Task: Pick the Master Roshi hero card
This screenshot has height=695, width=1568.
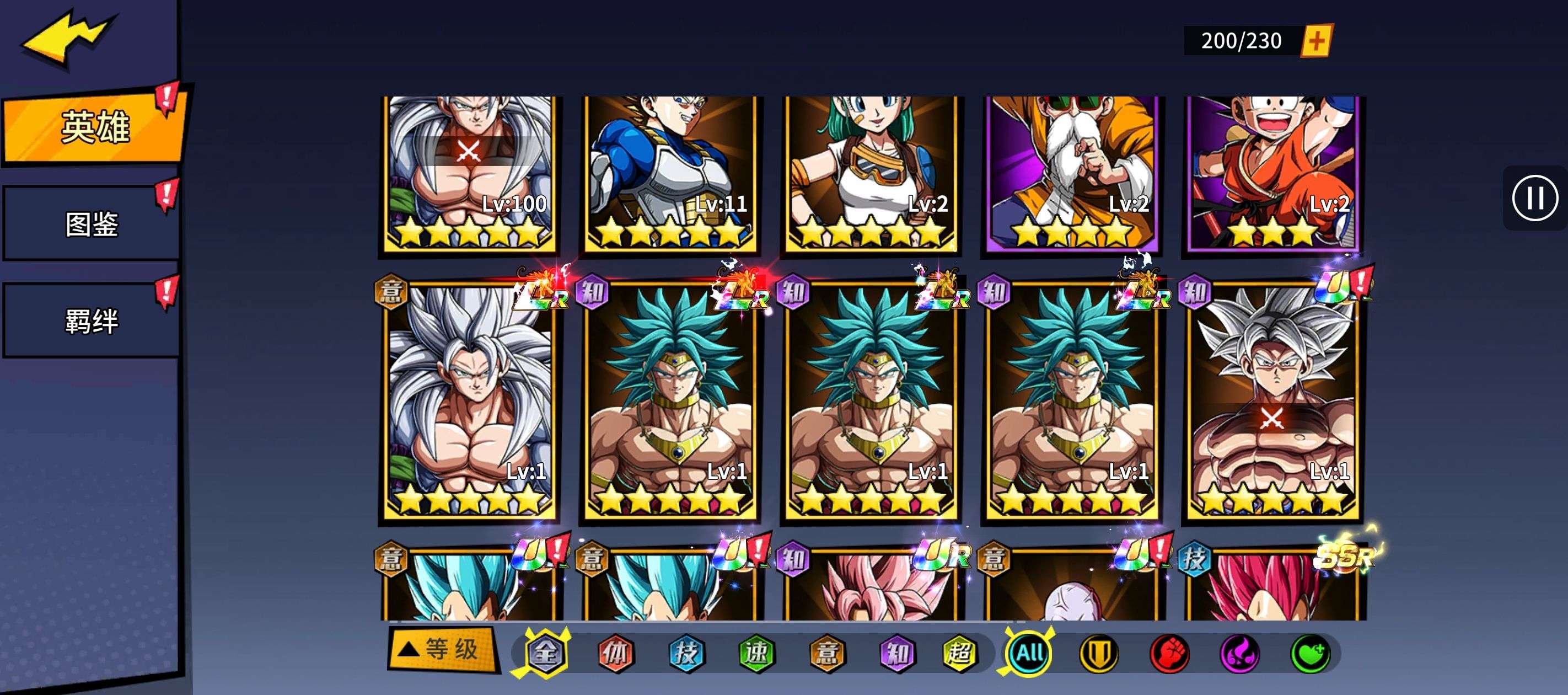Action: coord(1072,174)
